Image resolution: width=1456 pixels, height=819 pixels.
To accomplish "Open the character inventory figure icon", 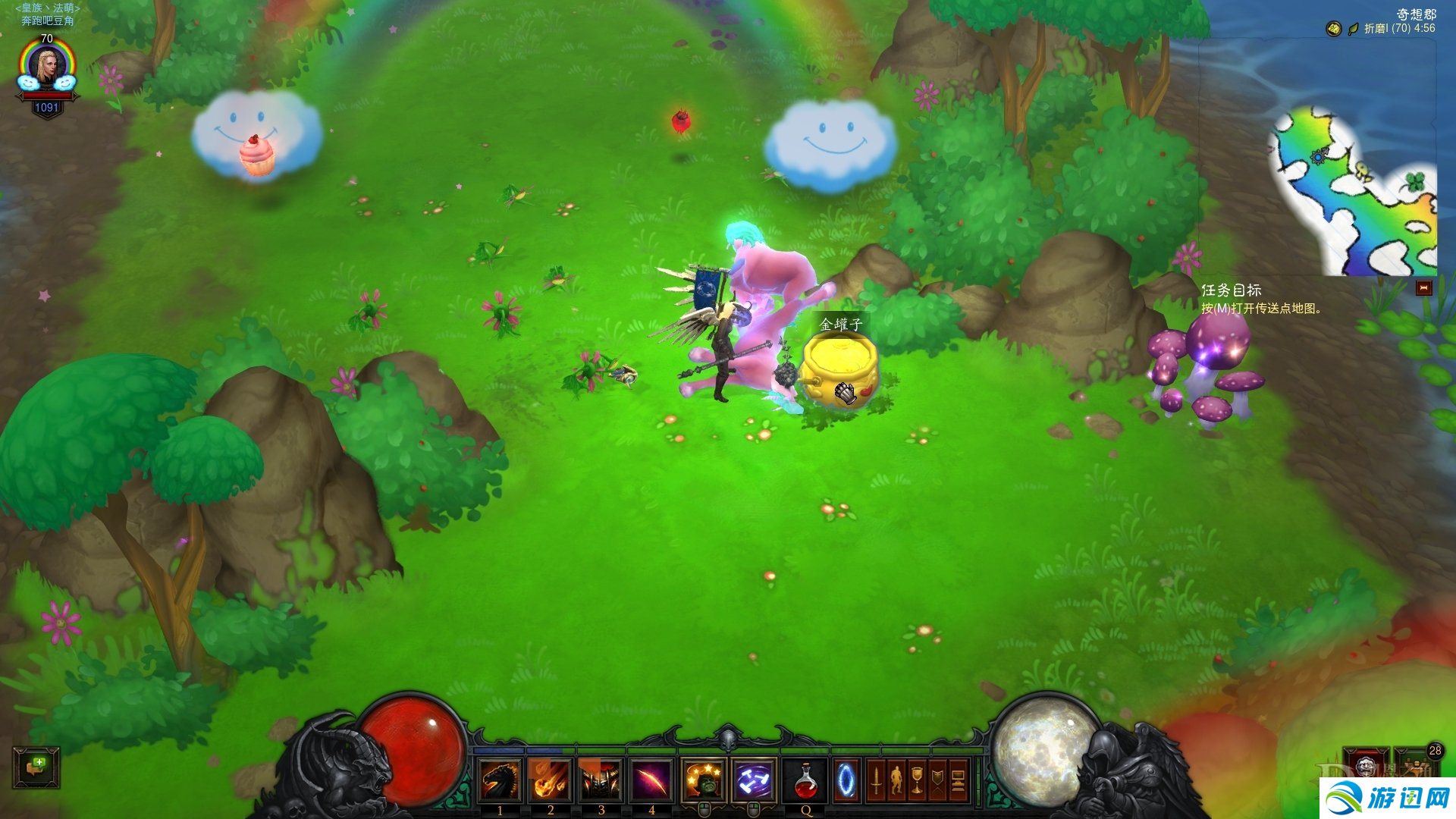I will 896,780.
